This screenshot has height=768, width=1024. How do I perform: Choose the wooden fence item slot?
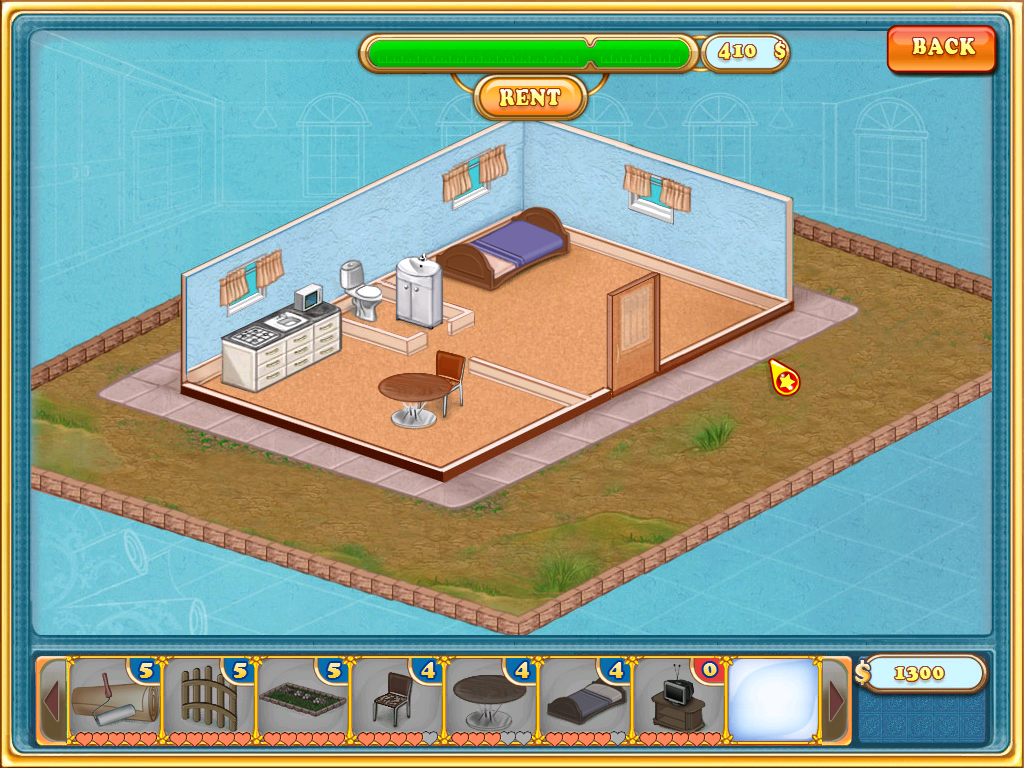[208, 698]
